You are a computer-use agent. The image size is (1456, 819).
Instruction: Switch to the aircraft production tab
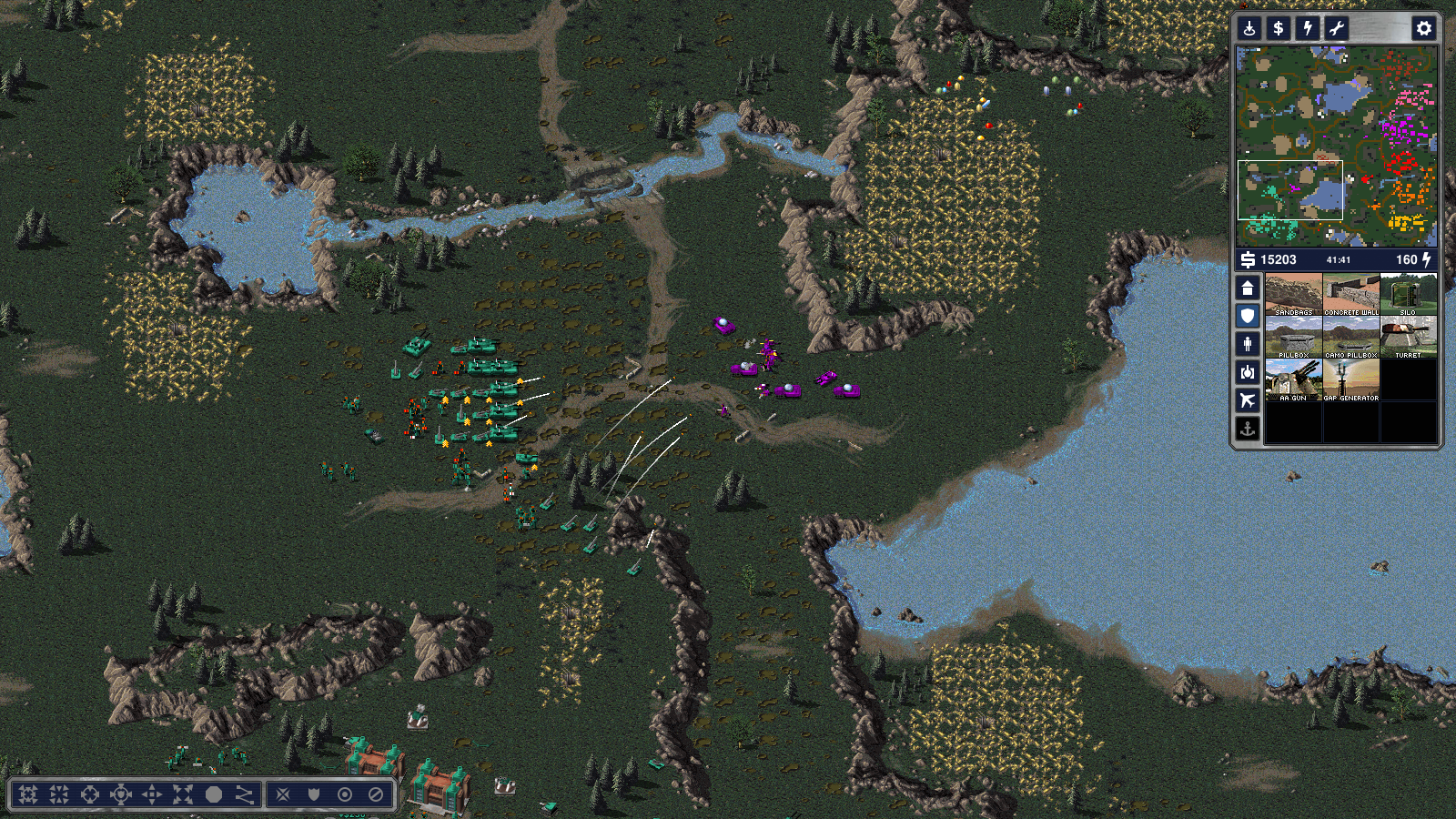(x=1248, y=400)
